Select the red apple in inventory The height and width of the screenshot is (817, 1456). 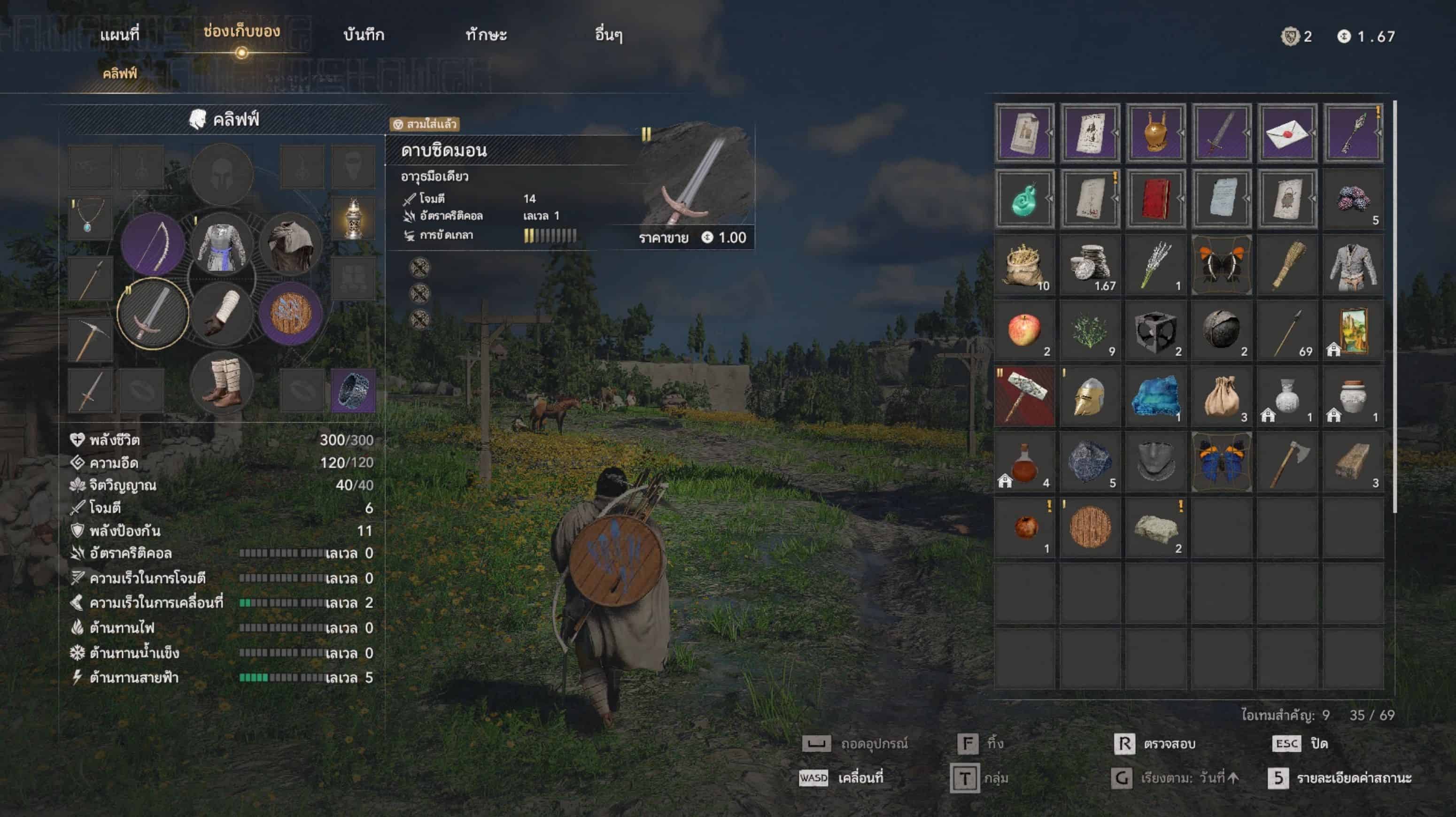pyautogui.click(x=1024, y=330)
